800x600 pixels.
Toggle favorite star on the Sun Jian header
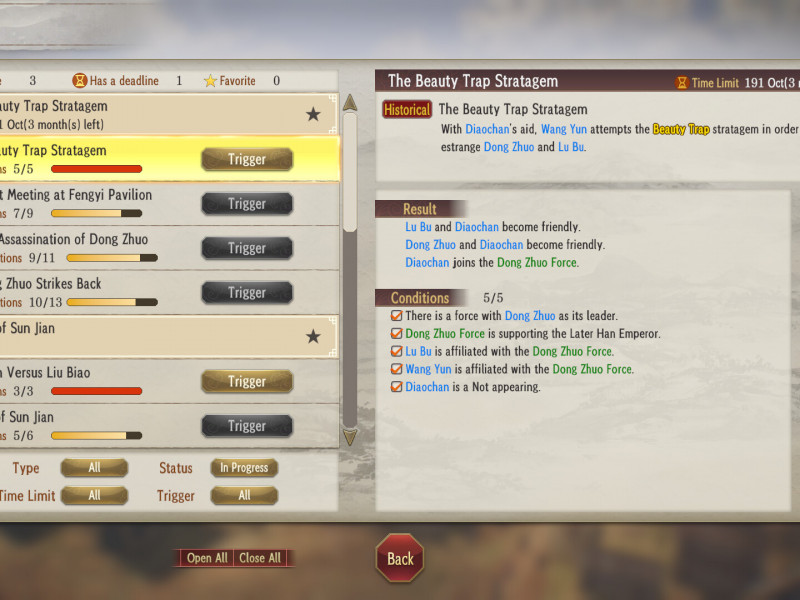click(x=313, y=337)
